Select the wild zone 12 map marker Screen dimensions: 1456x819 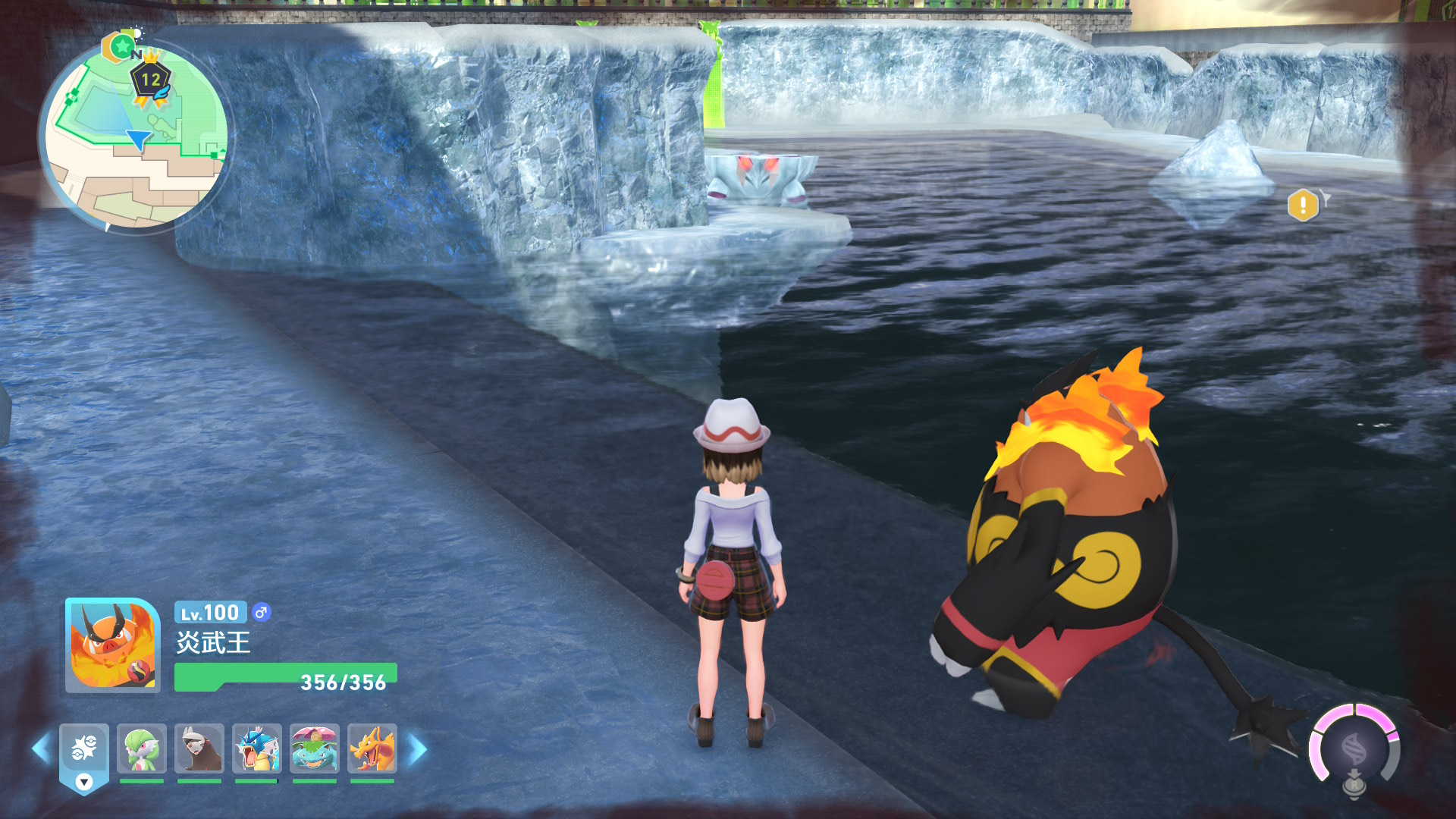(151, 81)
